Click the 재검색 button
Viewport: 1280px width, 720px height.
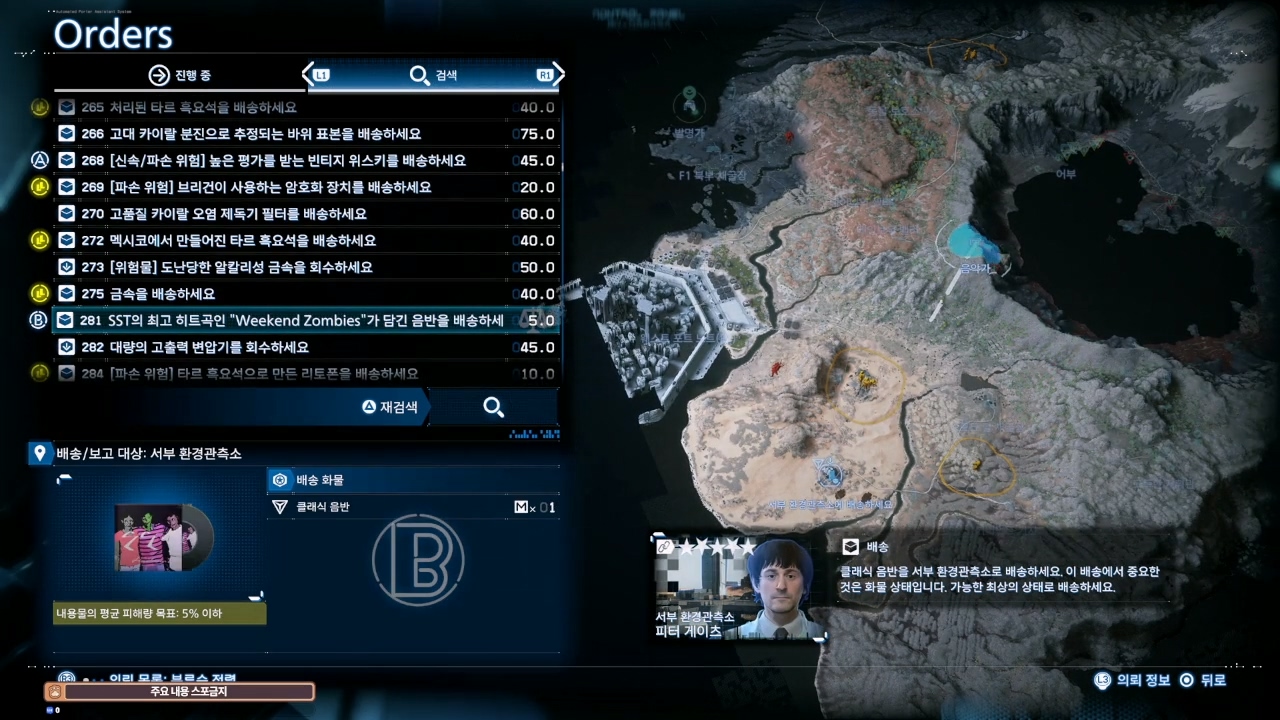tap(392, 407)
